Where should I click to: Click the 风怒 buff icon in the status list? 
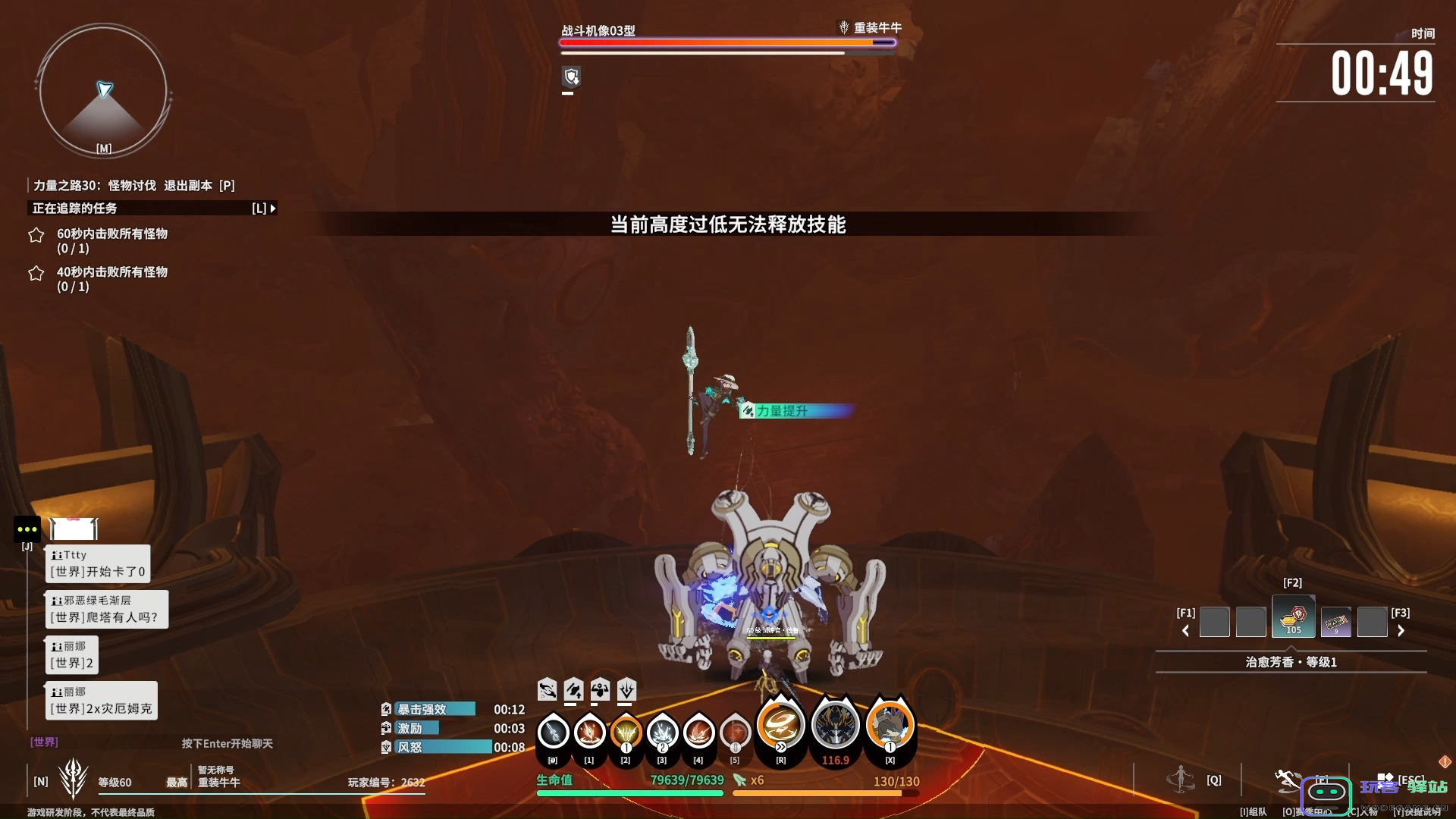(x=386, y=747)
